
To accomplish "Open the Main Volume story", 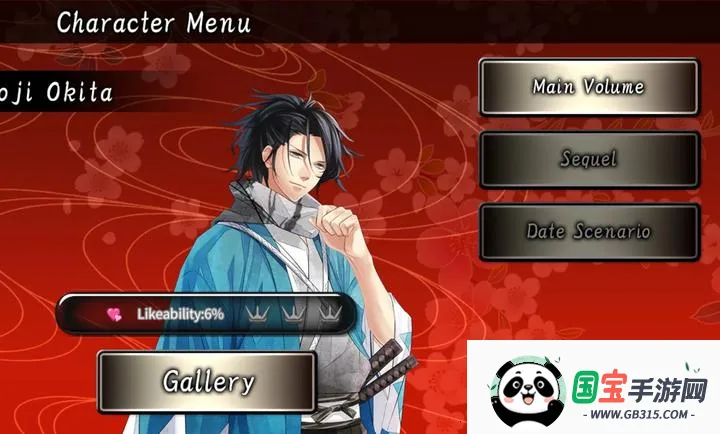I will 588,87.
